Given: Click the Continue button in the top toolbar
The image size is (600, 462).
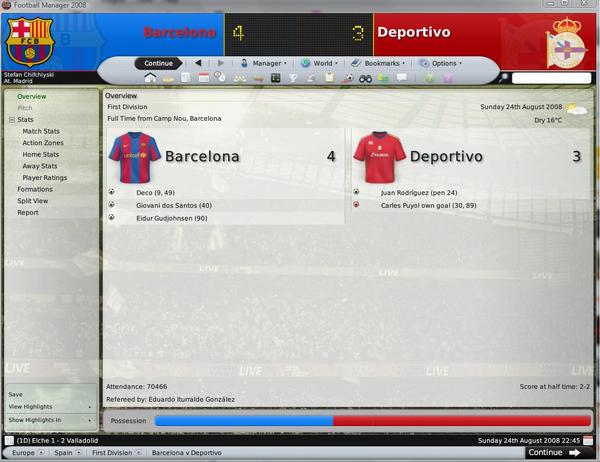Looking at the screenshot, I should point(158,63).
